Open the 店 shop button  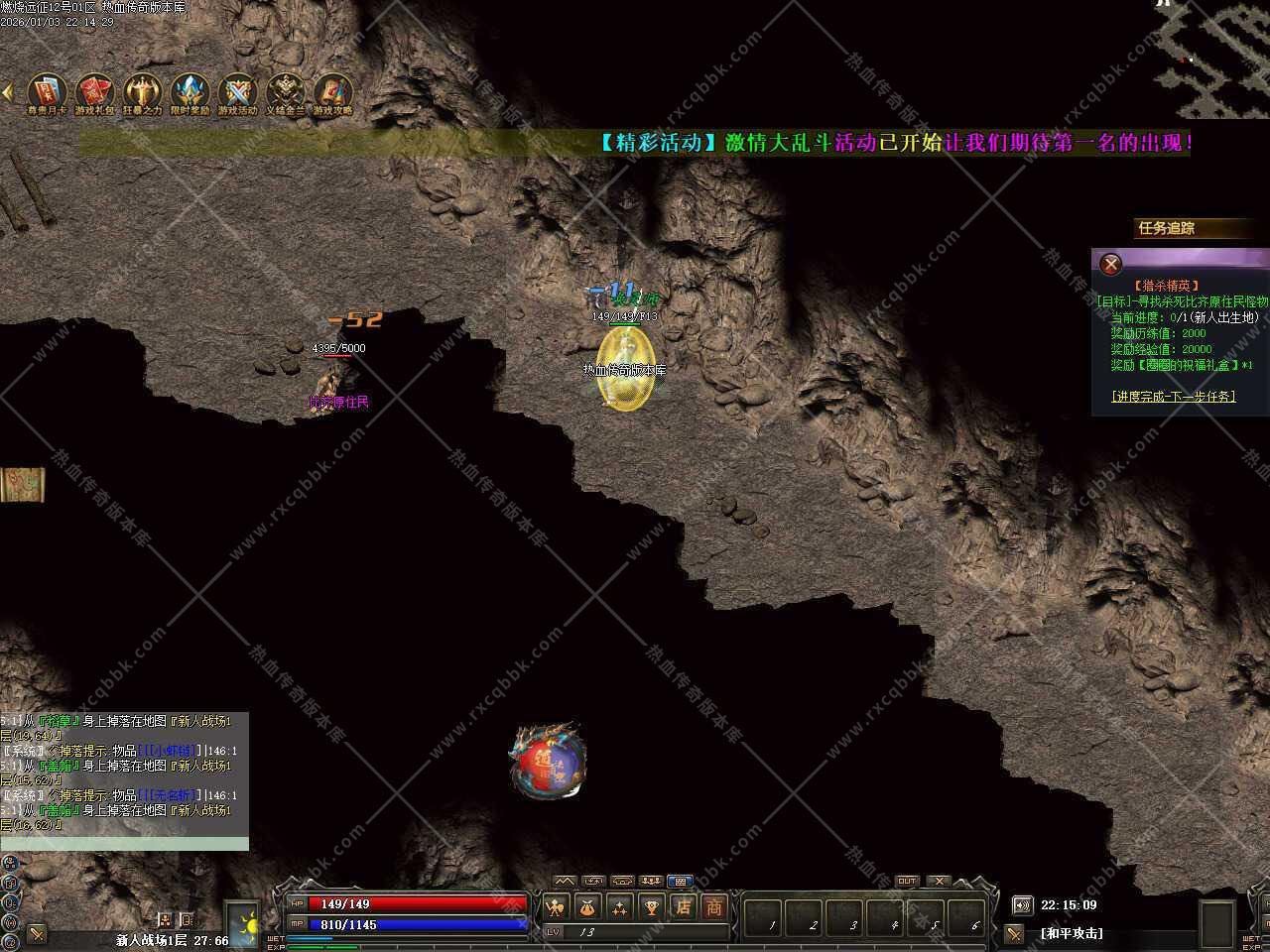(683, 906)
